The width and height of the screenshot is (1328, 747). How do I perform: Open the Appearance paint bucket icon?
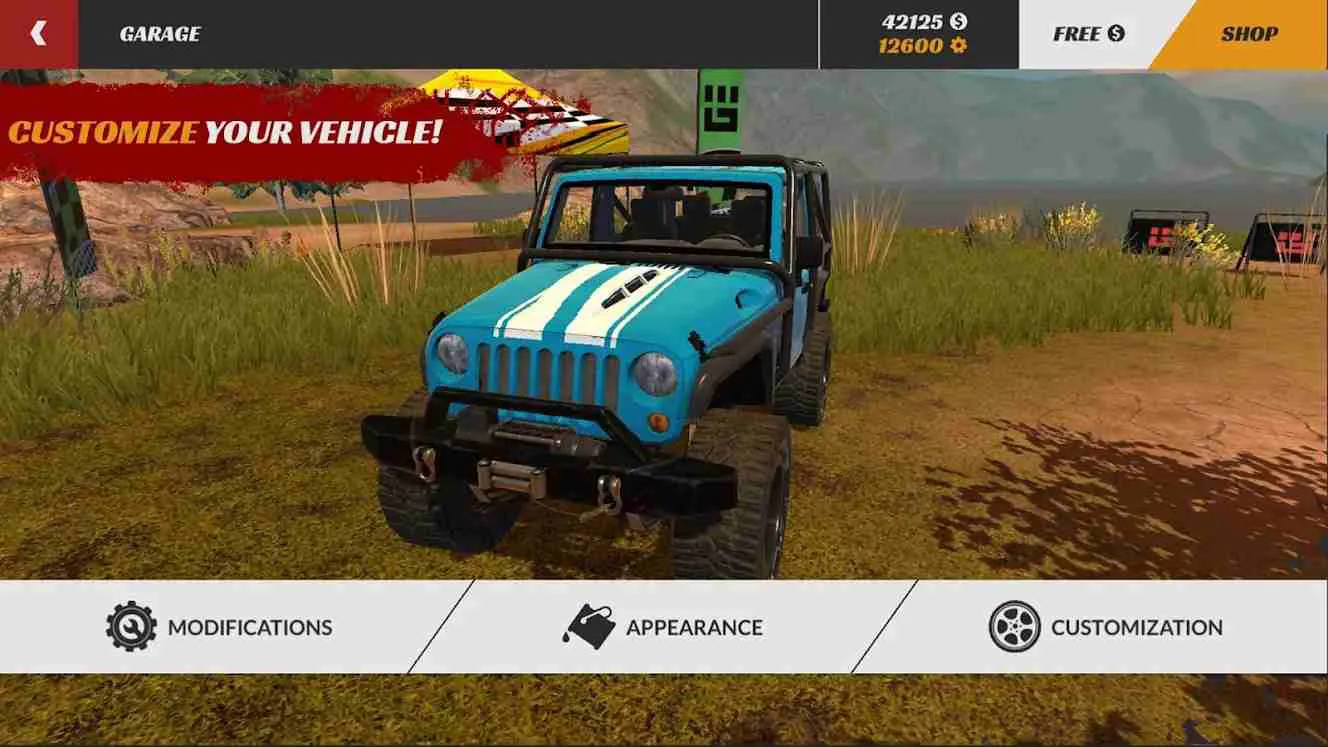[x=588, y=626]
